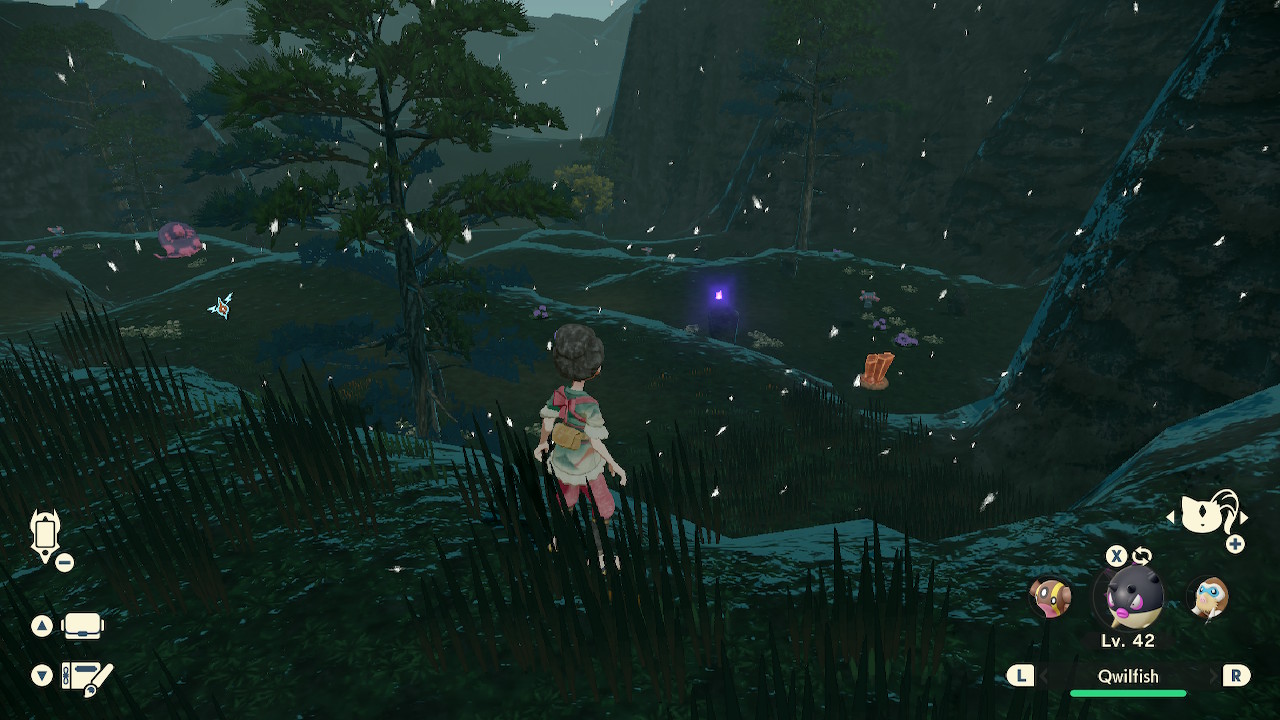Click the Qwilfish name label

(1130, 676)
